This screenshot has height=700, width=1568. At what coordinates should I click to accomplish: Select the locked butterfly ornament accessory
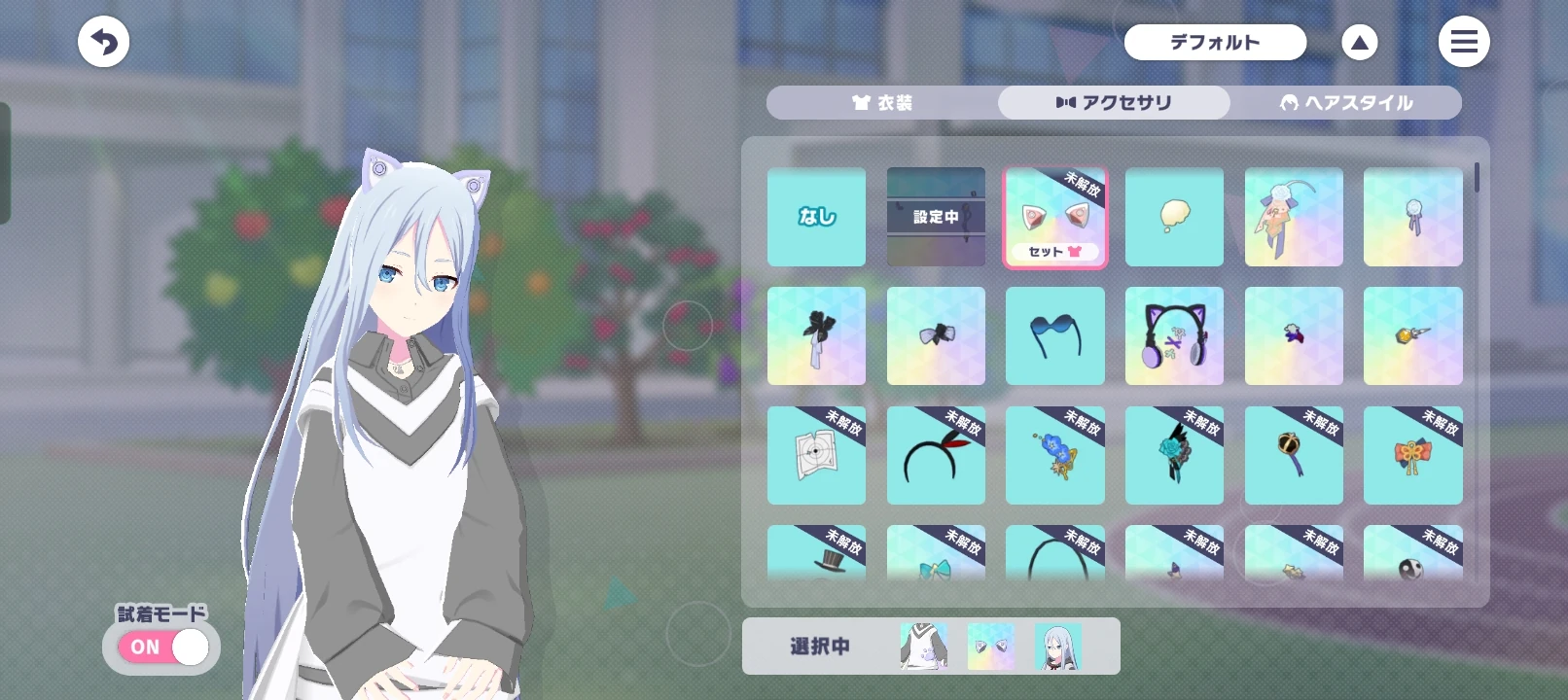pyautogui.click(x=1412, y=455)
